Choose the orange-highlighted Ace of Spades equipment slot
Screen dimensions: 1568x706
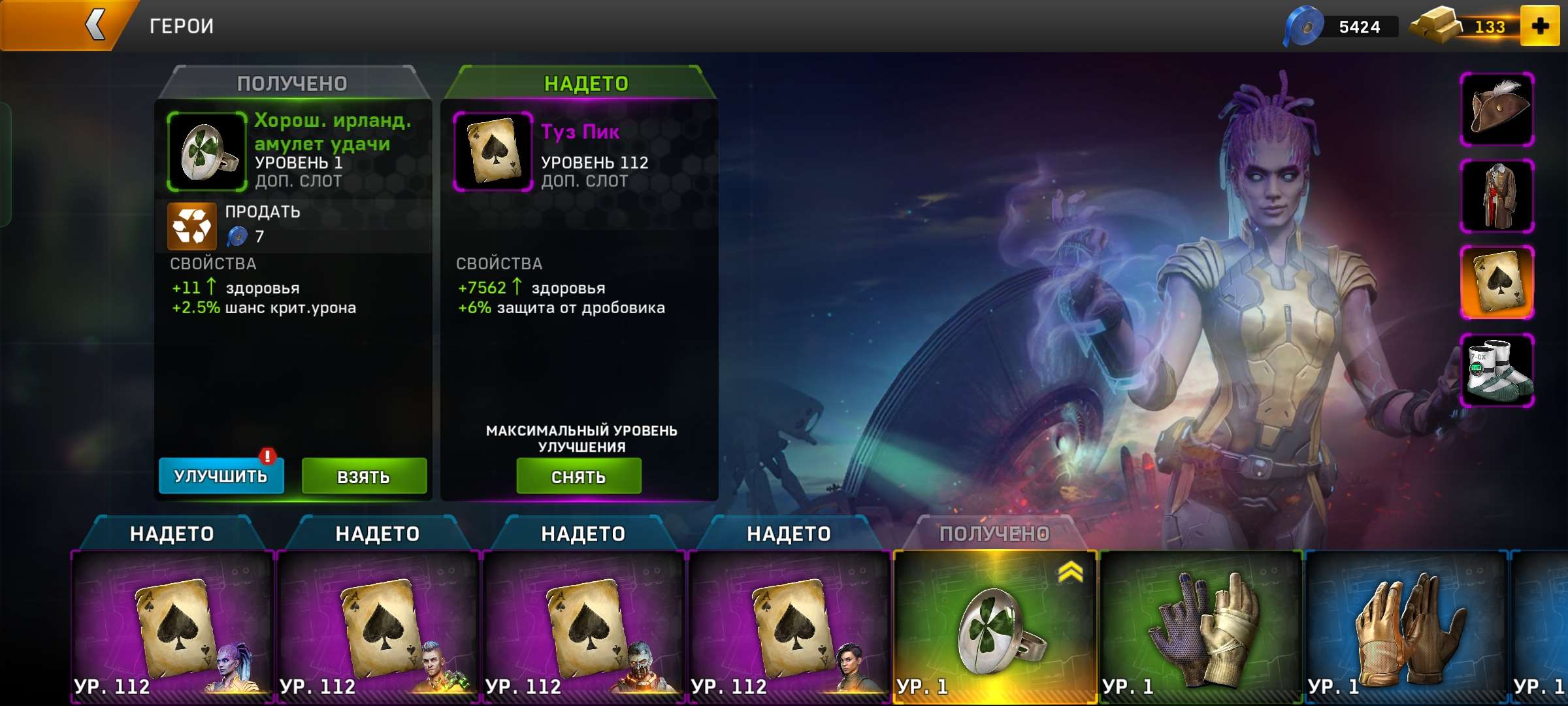[x=1497, y=283]
